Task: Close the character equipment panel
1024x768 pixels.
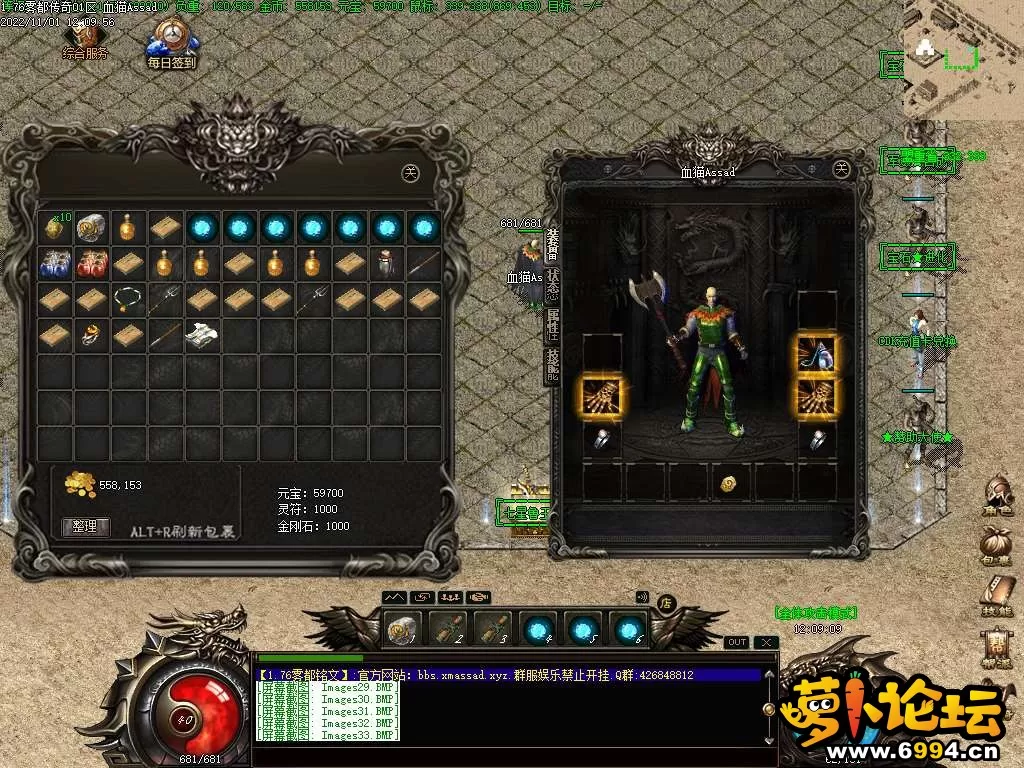Action: 841,169
